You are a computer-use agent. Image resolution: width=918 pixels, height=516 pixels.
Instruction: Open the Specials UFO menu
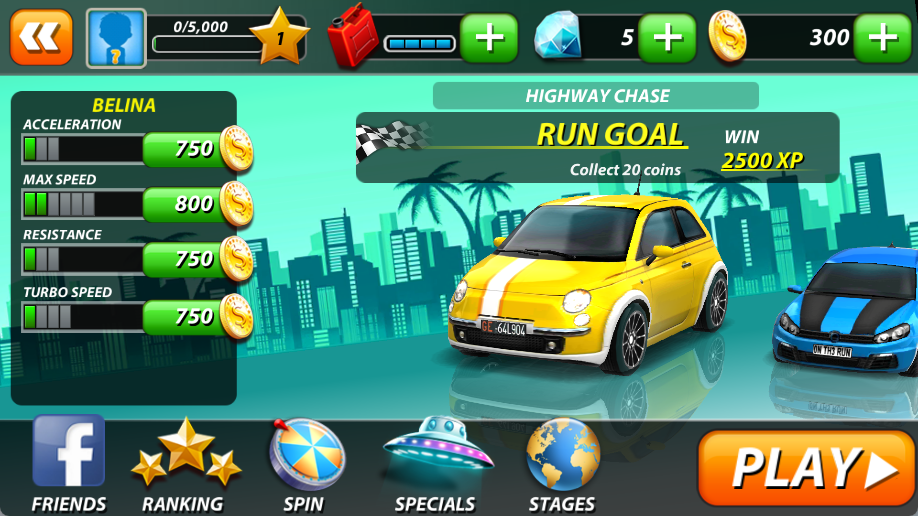tap(436, 463)
